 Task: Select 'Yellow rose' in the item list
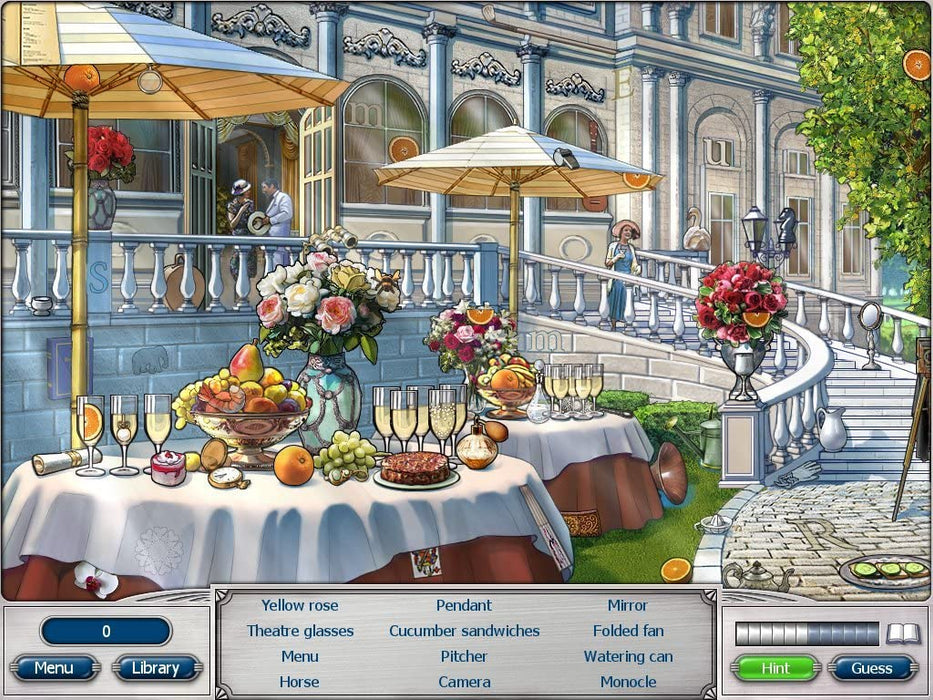(x=300, y=605)
